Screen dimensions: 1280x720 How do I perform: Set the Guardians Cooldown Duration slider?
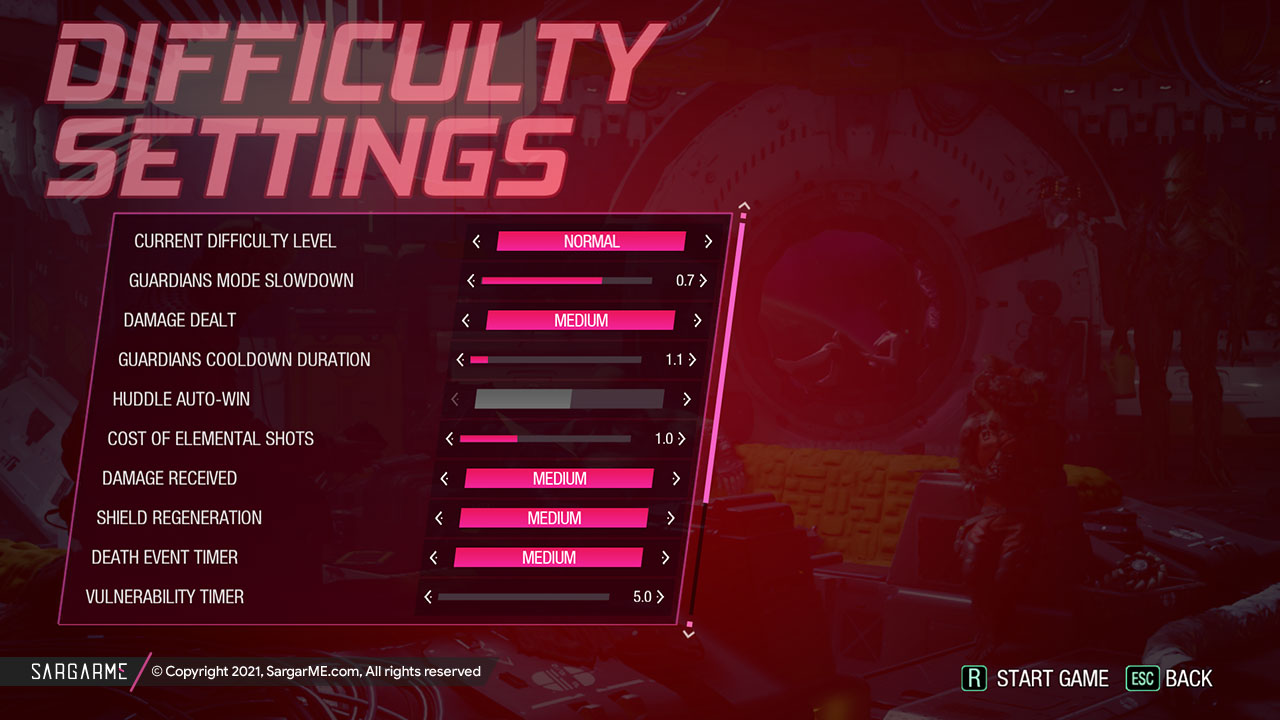click(555, 360)
